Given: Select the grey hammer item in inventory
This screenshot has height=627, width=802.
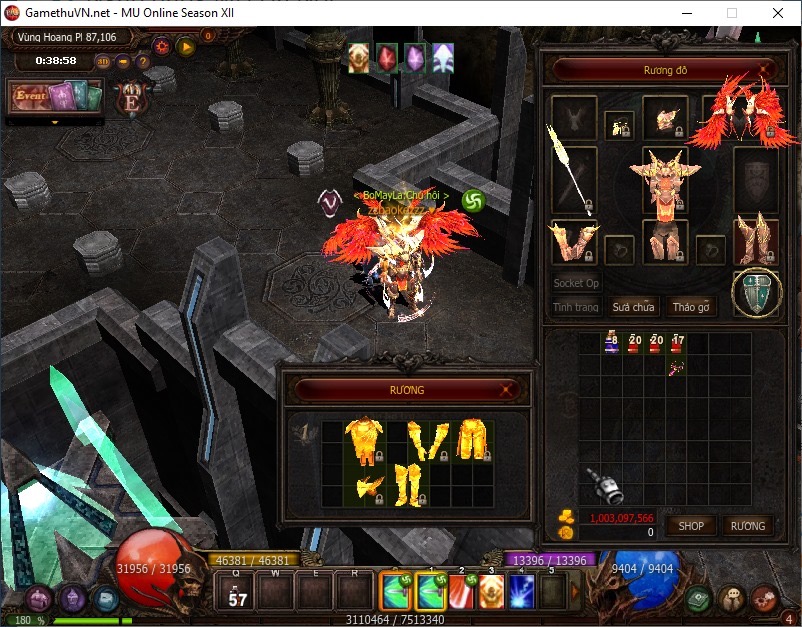Looking at the screenshot, I should tap(603, 485).
